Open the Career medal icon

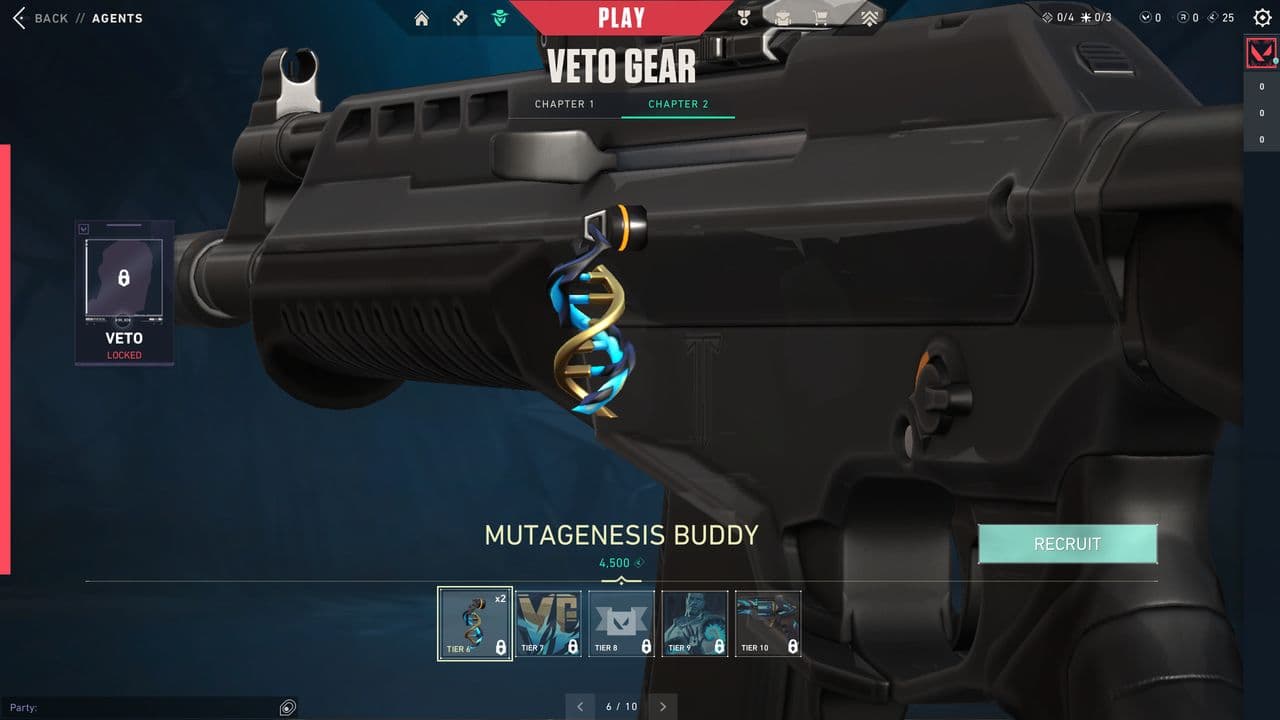pyautogui.click(x=743, y=17)
